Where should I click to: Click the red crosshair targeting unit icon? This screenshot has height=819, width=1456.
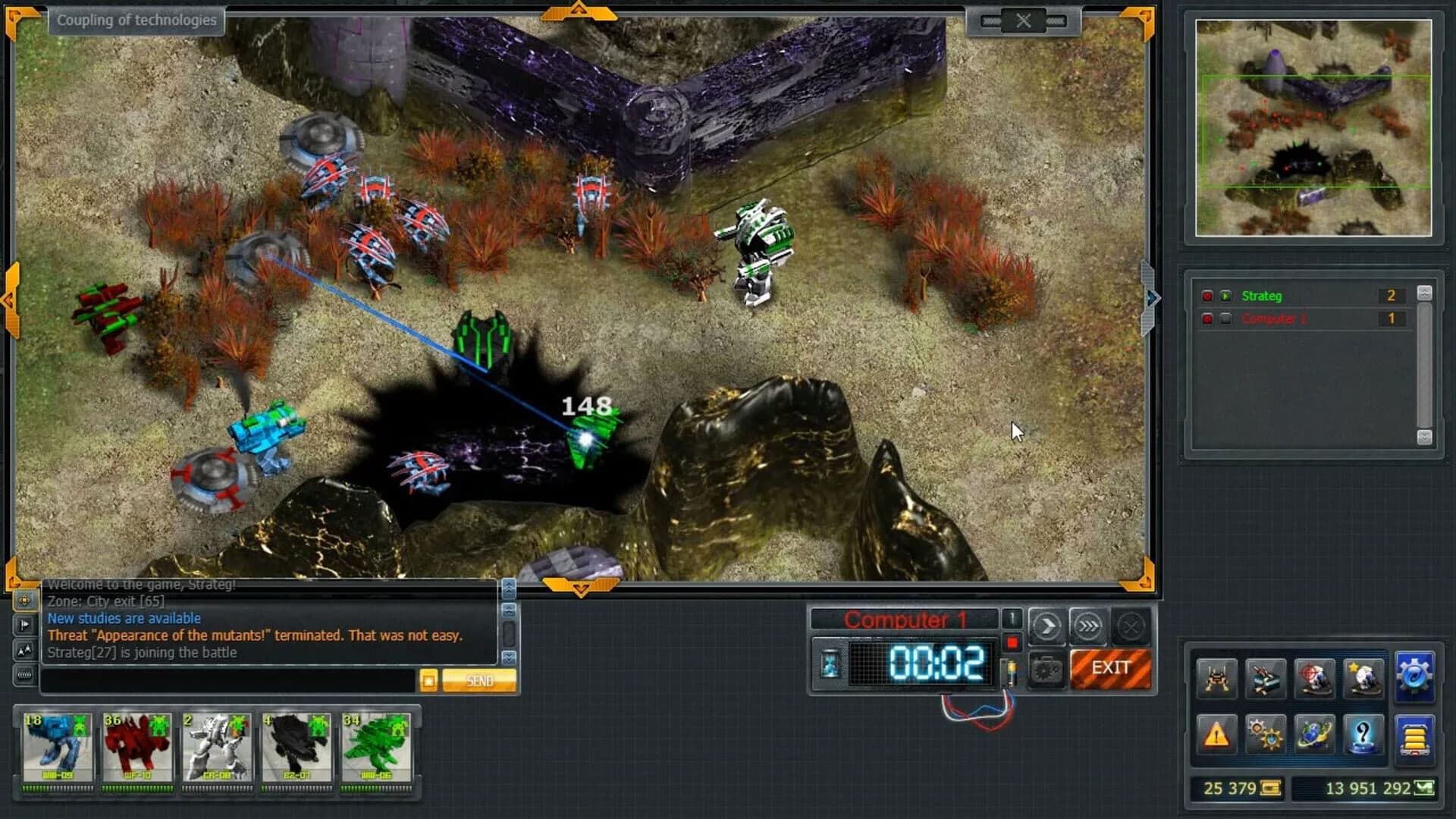point(1314,678)
